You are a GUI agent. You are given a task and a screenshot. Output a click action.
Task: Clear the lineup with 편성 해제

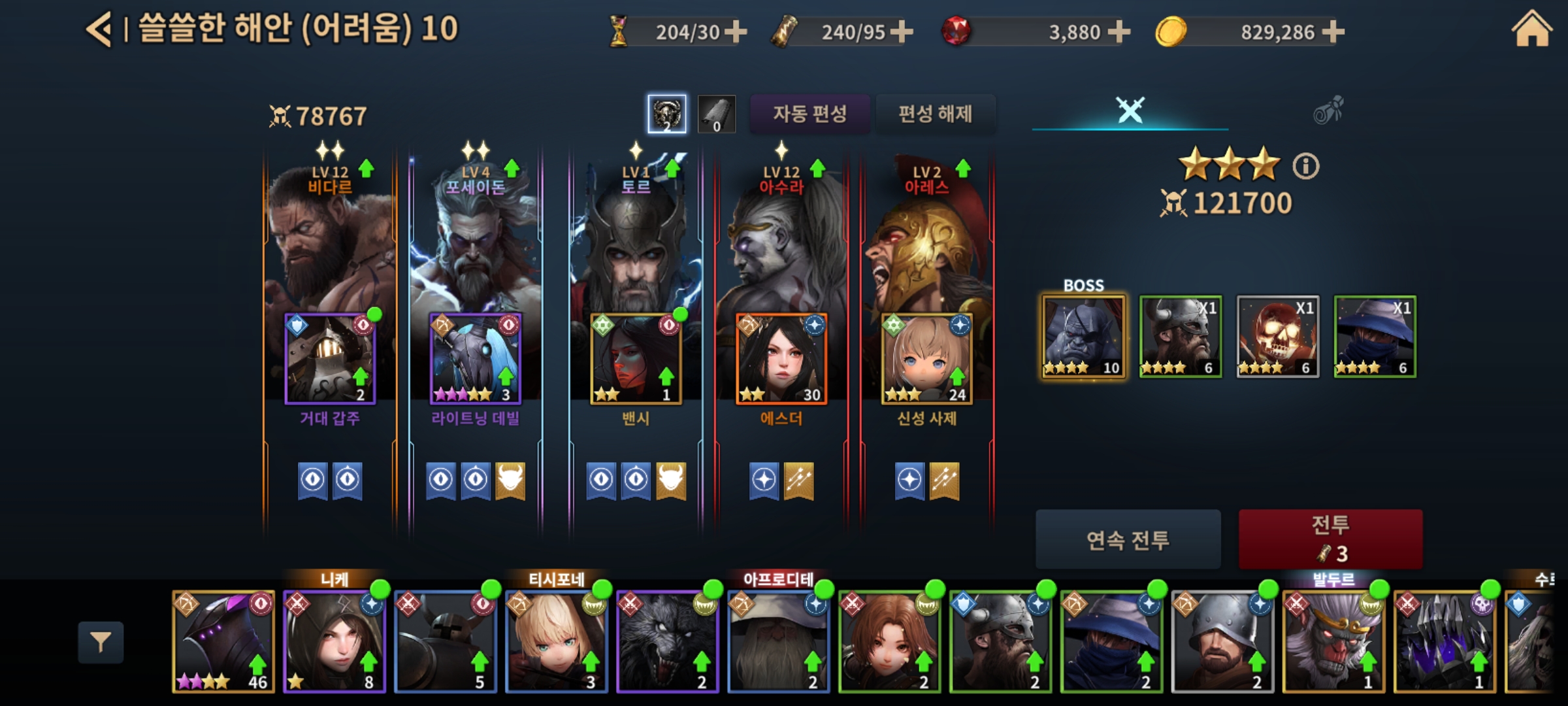(935, 114)
